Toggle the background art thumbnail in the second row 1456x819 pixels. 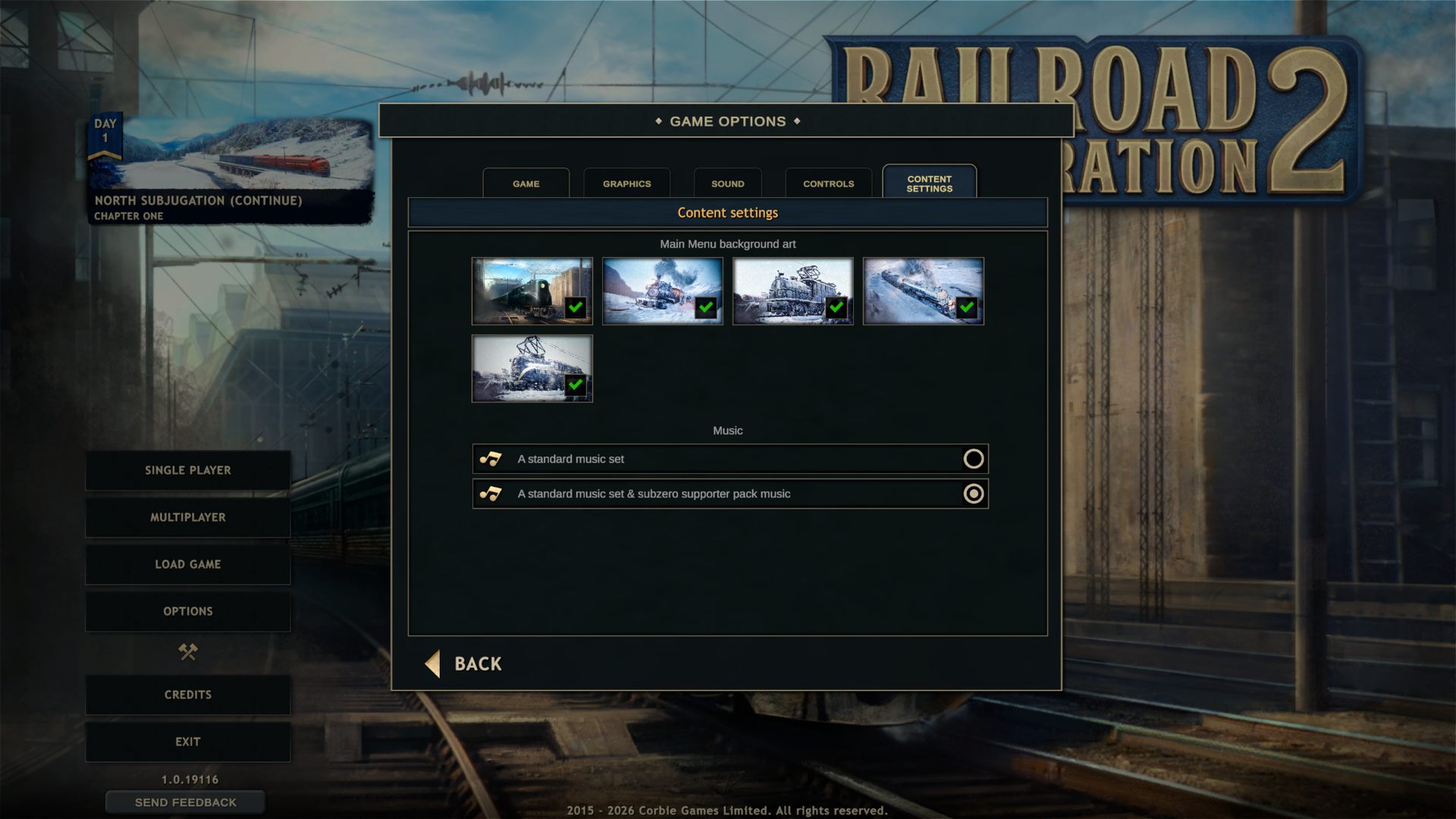[x=532, y=369]
